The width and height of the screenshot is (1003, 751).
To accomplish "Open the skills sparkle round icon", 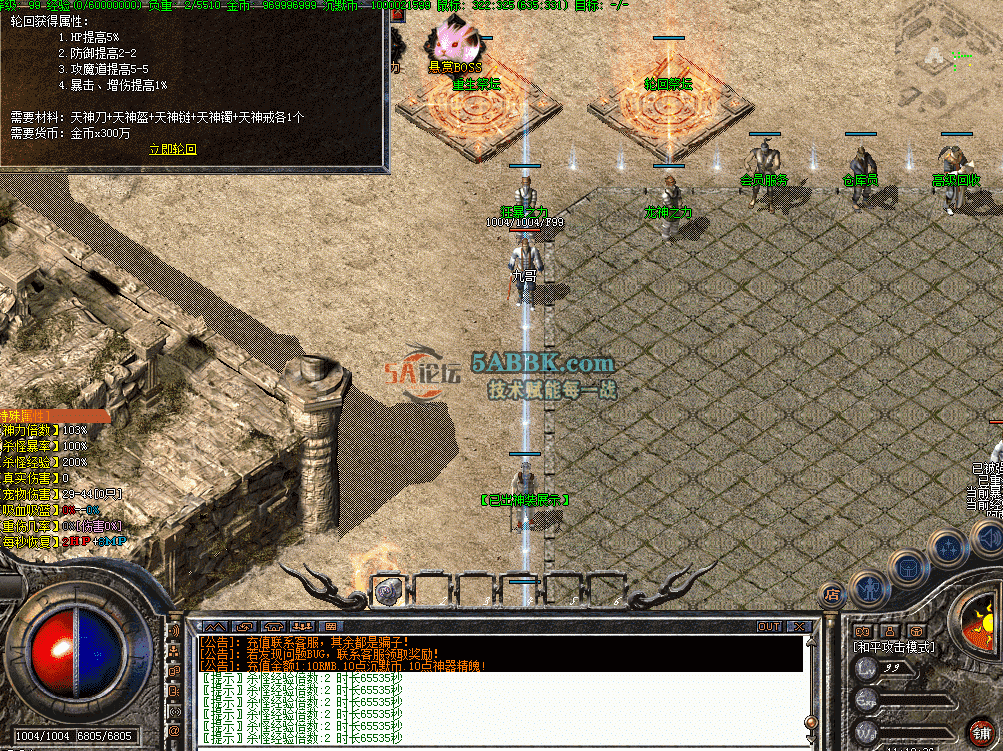I will tap(946, 548).
